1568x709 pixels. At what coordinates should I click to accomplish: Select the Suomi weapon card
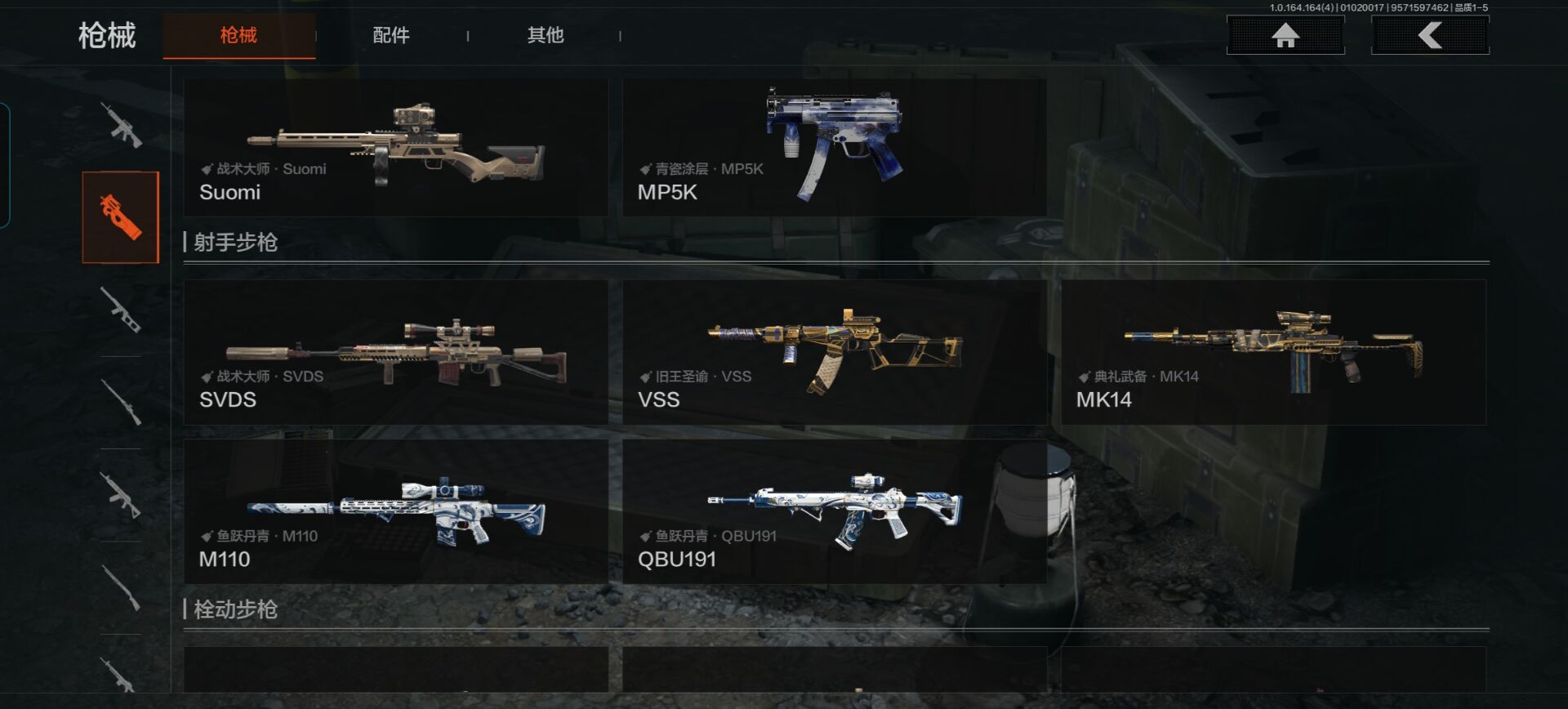click(x=395, y=148)
